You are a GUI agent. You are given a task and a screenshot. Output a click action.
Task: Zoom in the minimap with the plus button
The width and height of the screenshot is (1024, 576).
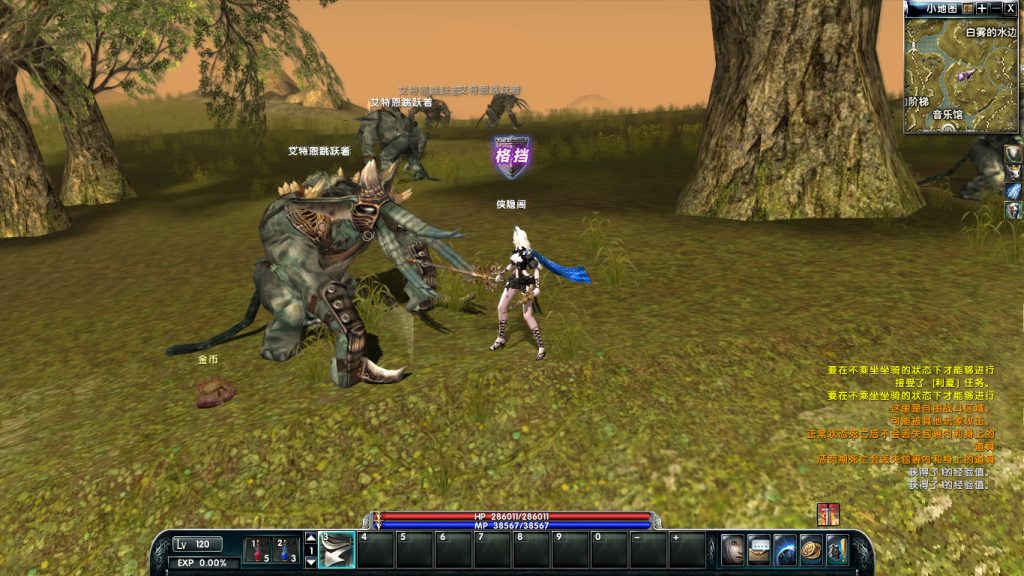click(x=982, y=8)
